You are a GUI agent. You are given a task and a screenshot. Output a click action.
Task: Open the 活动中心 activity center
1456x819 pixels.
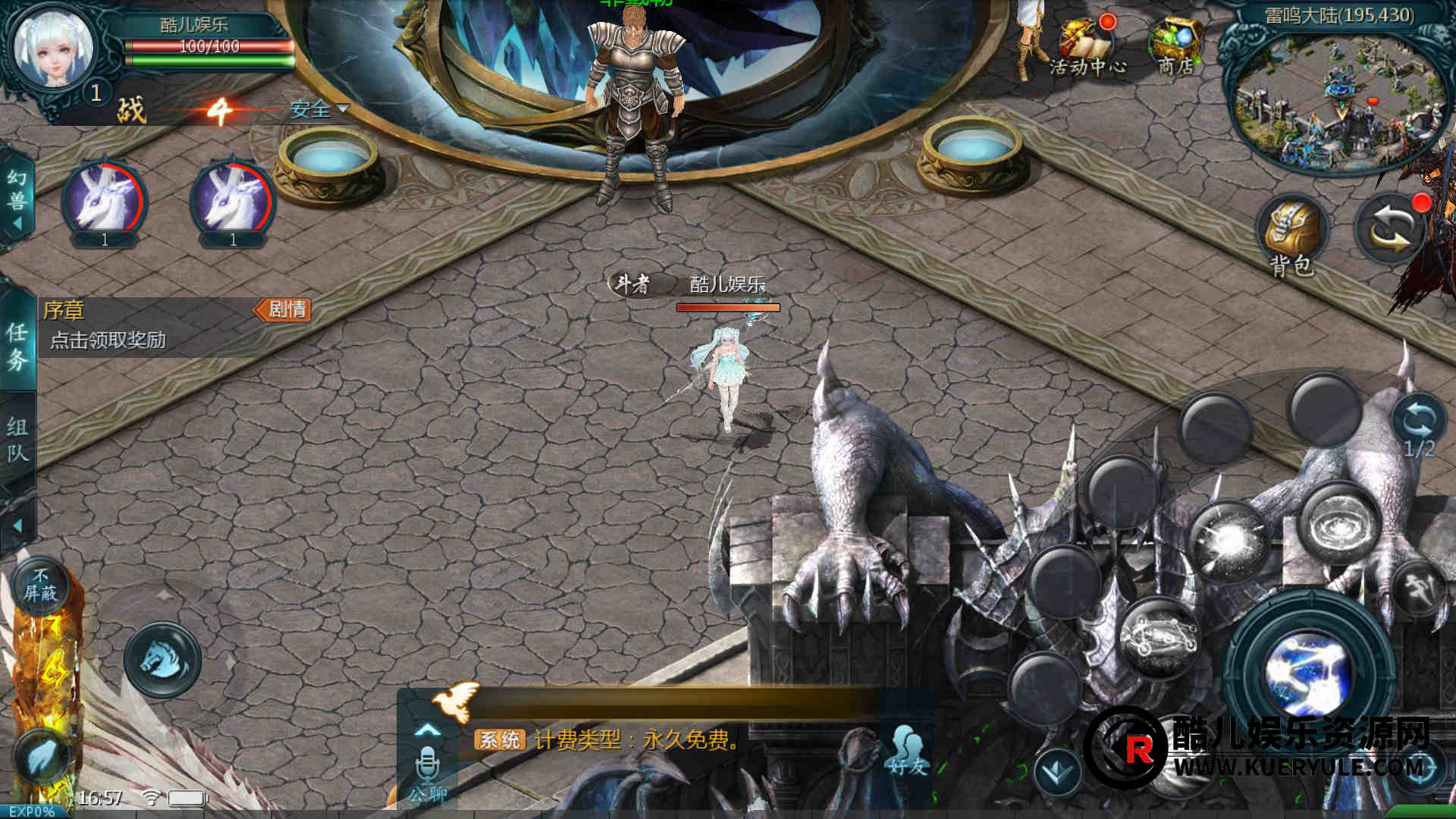click(x=1087, y=45)
